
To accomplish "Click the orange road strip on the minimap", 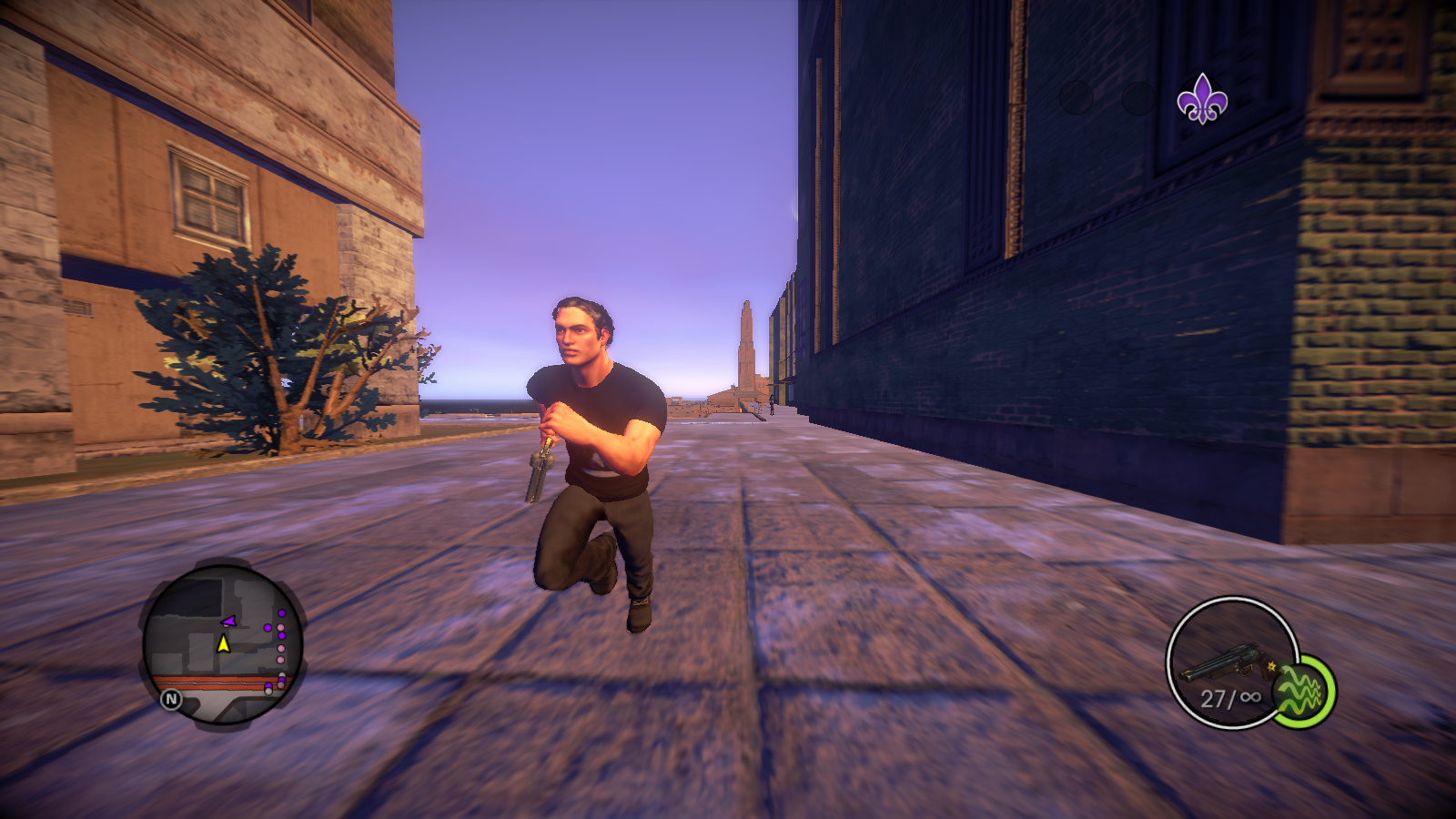I will (x=207, y=680).
